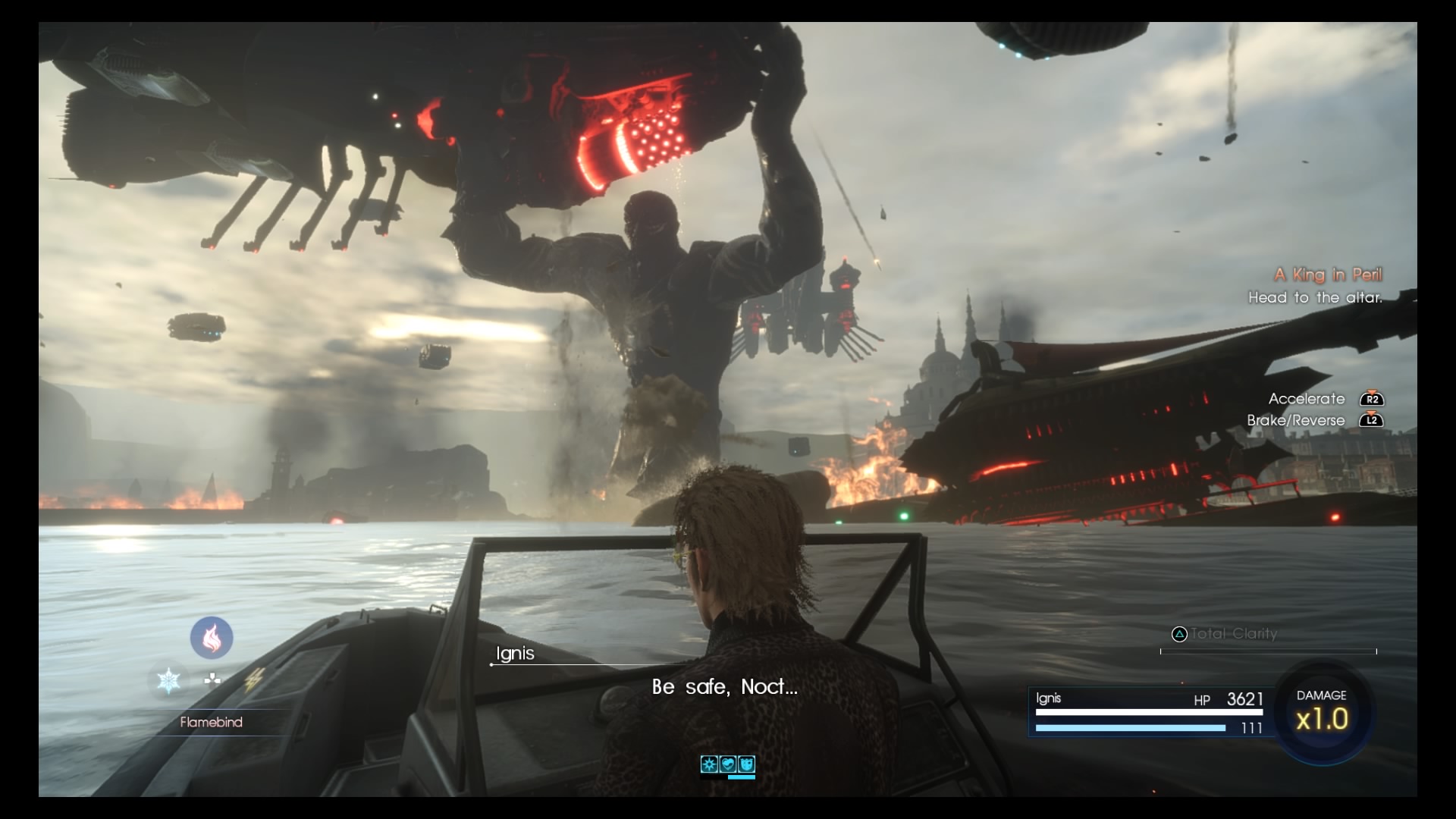
Task: Choose the lightning bolt element
Action: pyautogui.click(x=253, y=679)
